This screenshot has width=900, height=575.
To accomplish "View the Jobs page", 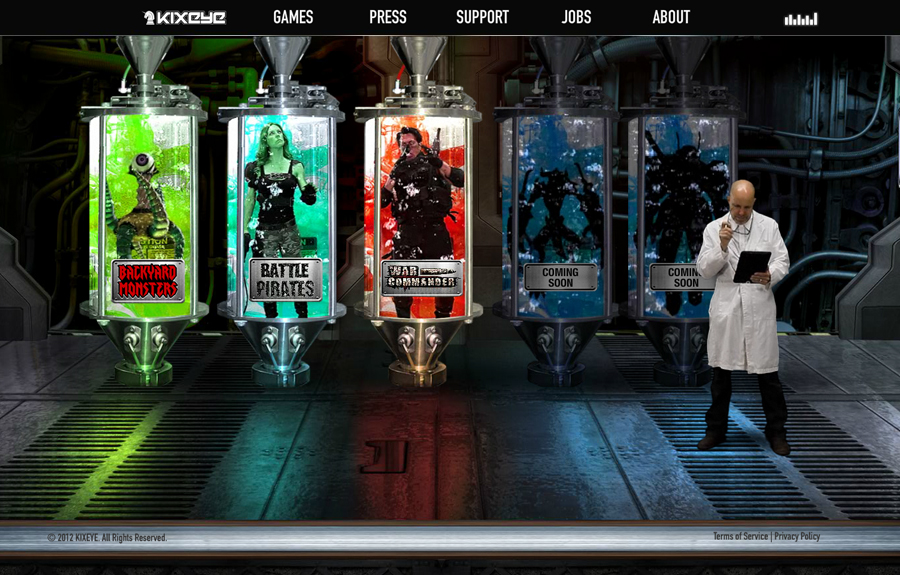I will click(576, 17).
